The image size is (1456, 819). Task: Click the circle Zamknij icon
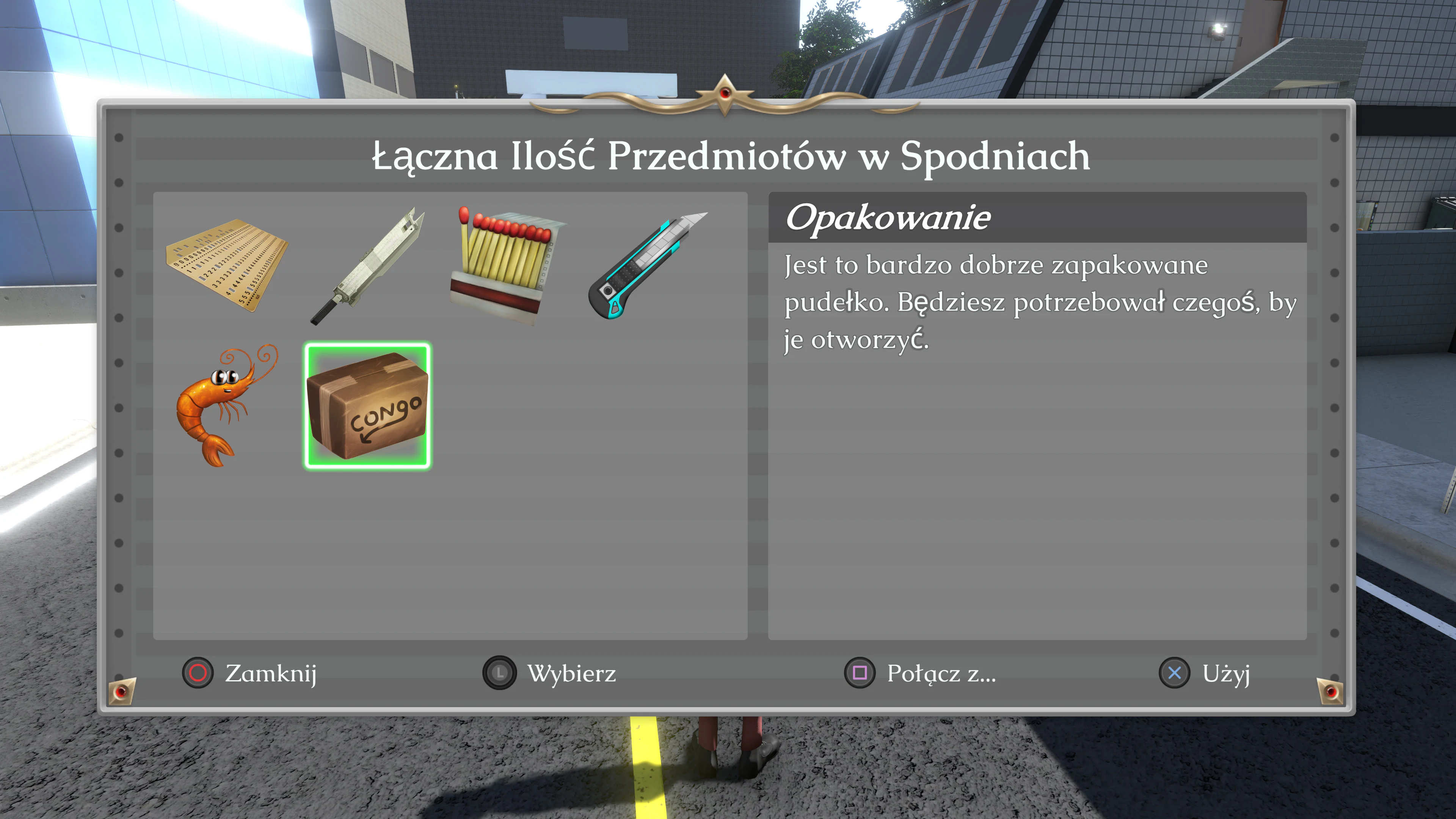coord(197,674)
